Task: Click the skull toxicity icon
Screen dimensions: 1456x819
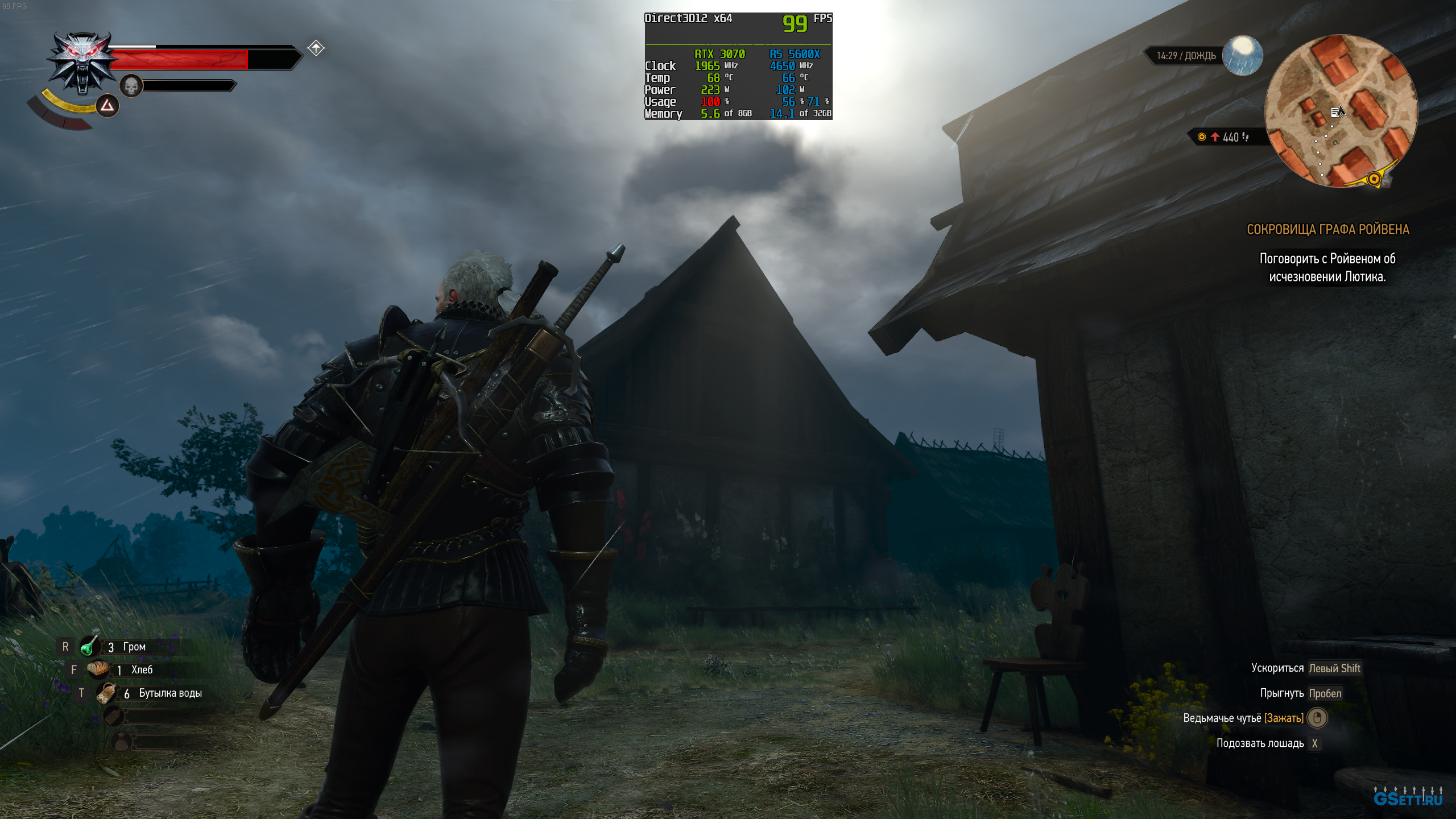Action: pyautogui.click(x=131, y=86)
